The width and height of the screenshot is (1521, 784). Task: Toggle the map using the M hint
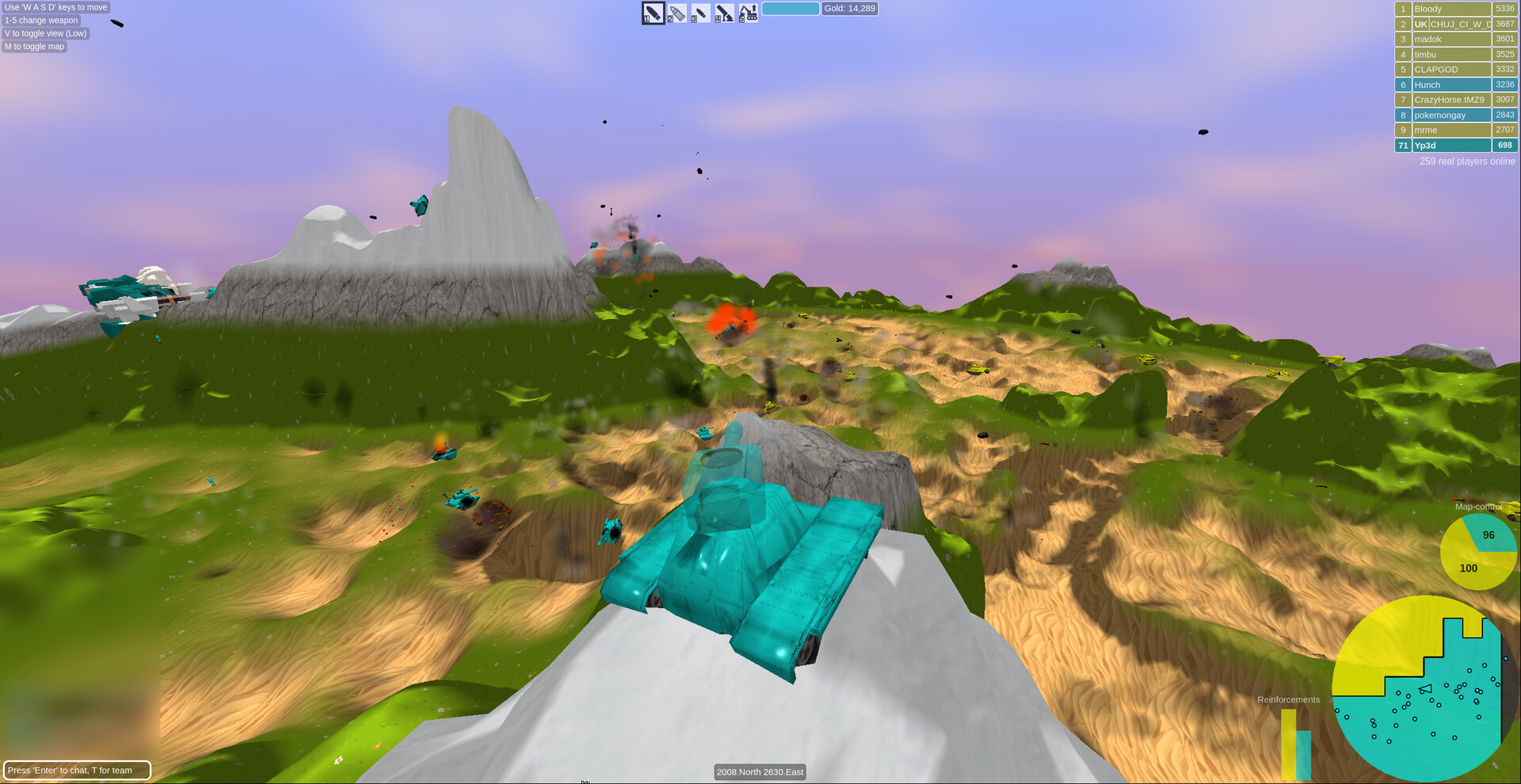pyautogui.click(x=34, y=46)
